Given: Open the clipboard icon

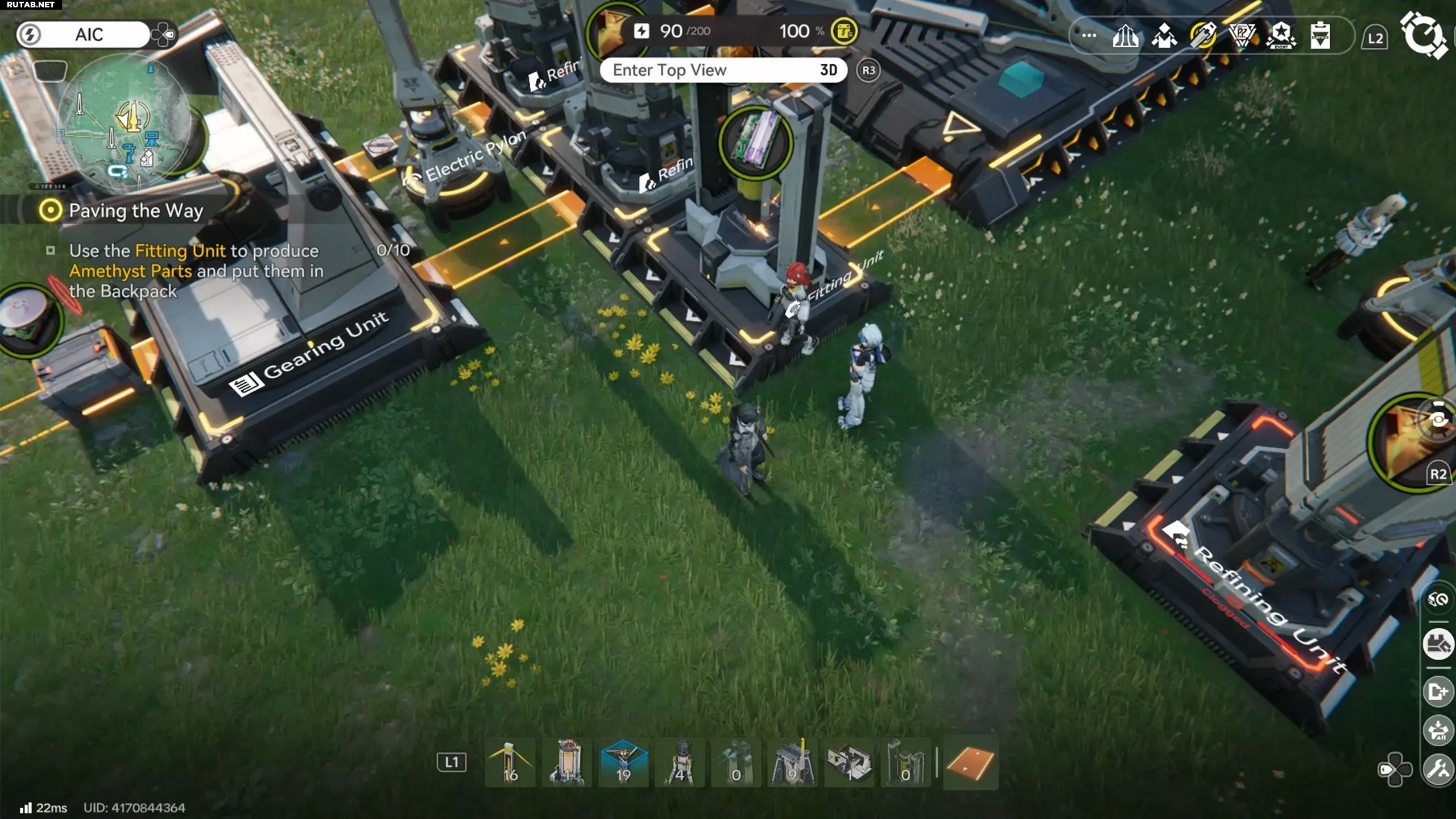Looking at the screenshot, I should [x=1319, y=36].
